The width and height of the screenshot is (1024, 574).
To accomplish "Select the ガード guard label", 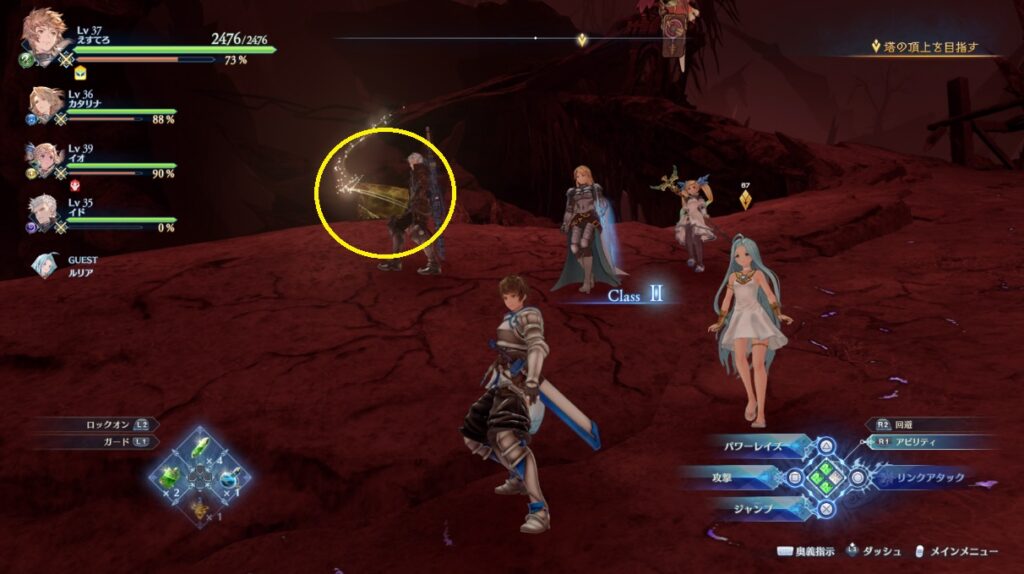I will tap(118, 441).
